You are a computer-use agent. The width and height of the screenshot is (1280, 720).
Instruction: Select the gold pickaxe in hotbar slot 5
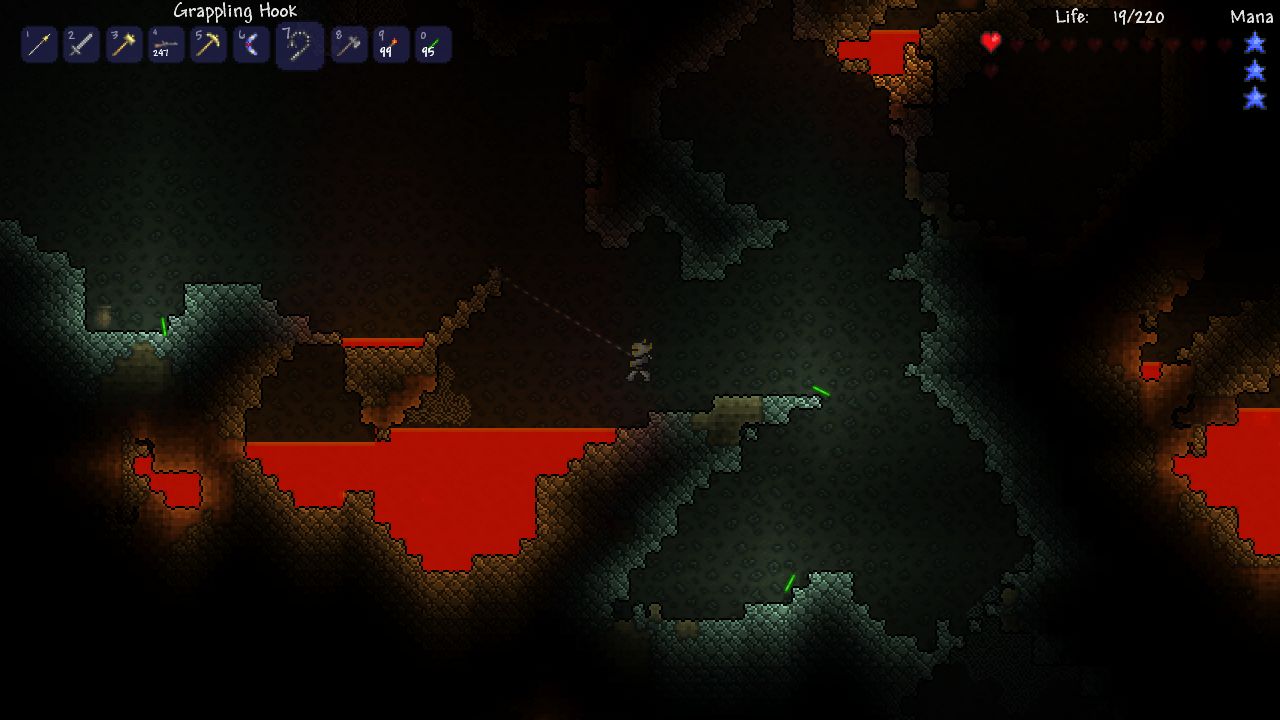[208, 44]
